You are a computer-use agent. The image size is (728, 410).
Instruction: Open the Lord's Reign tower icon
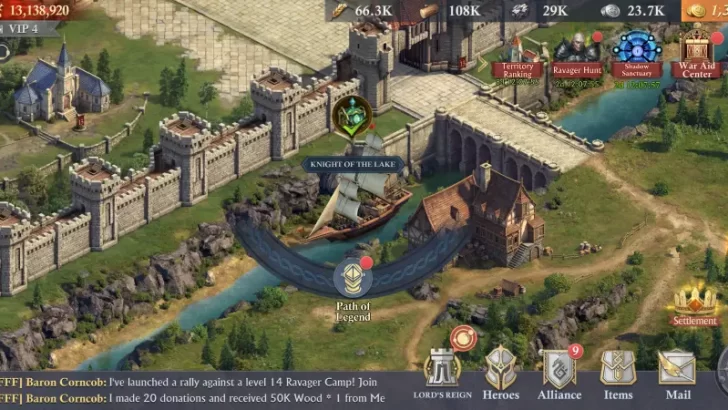pyautogui.click(x=442, y=372)
